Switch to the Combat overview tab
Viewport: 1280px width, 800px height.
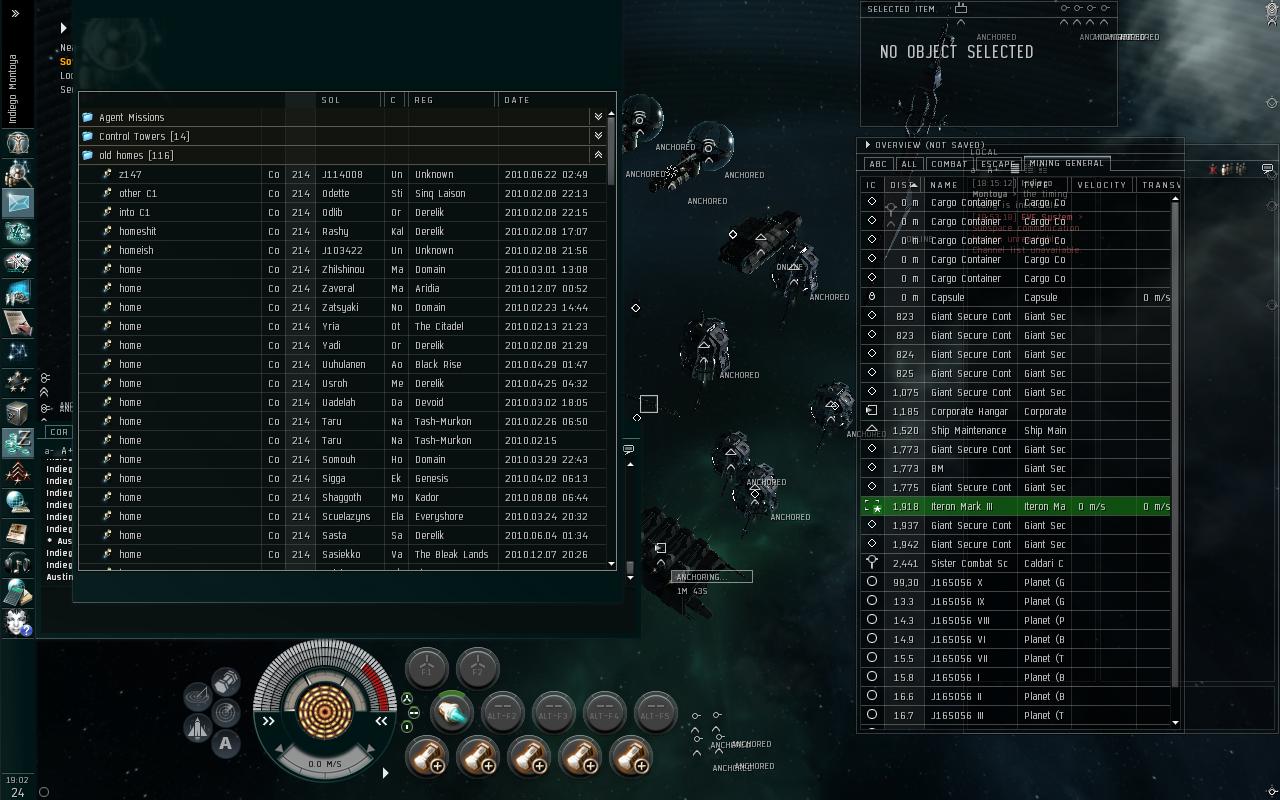pos(948,164)
